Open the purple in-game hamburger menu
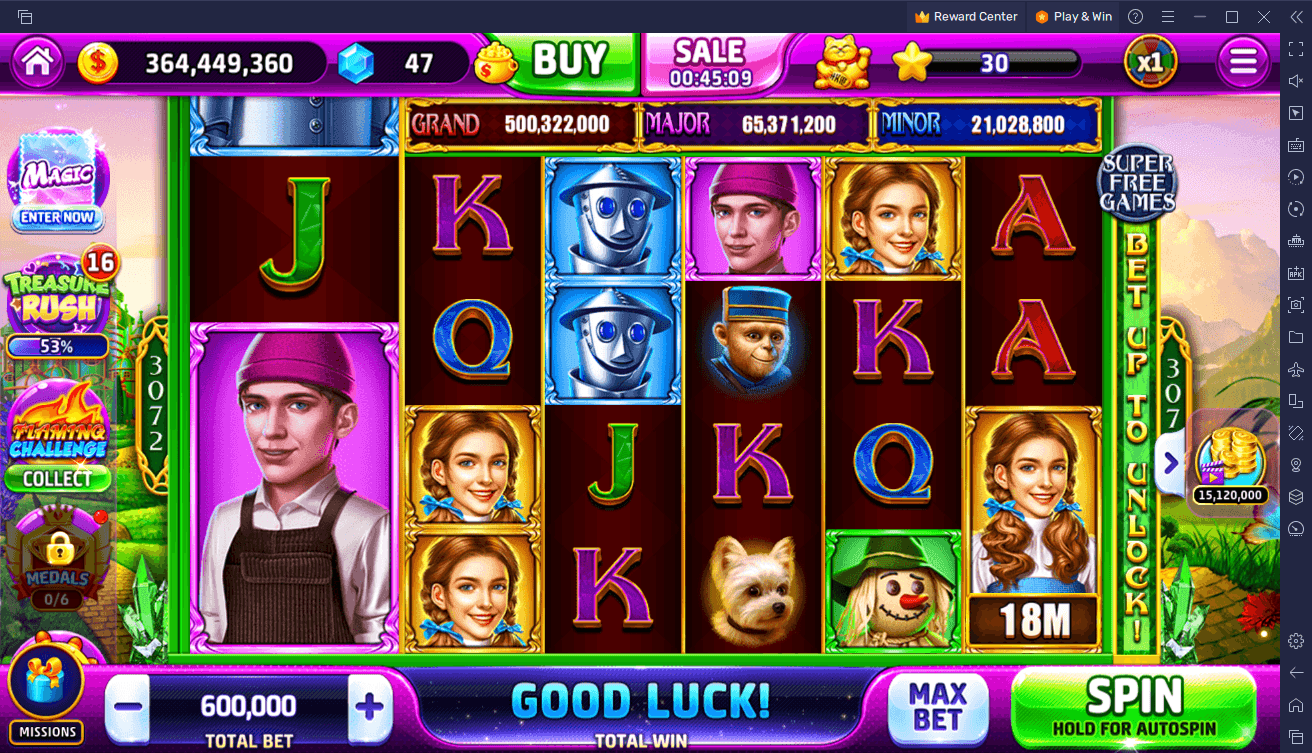The image size is (1312, 753). (1243, 60)
